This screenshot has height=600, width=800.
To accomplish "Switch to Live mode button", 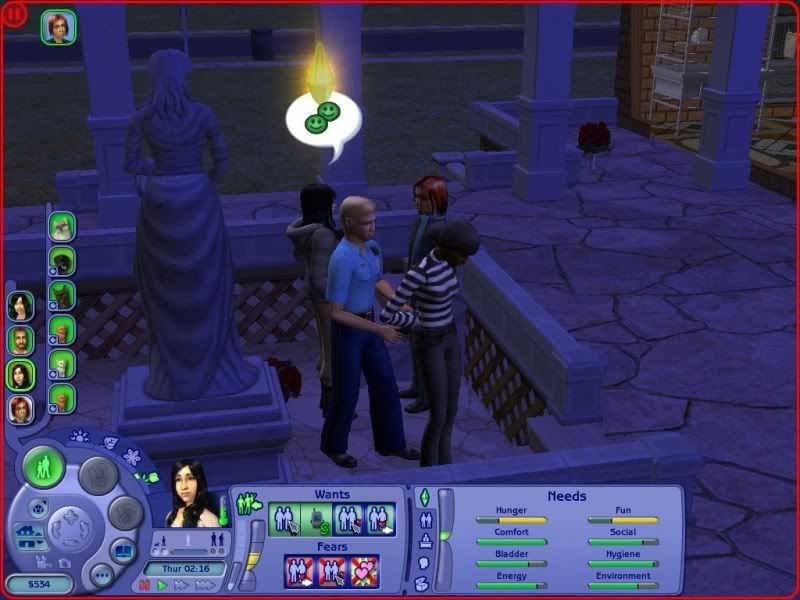I will 44,468.
